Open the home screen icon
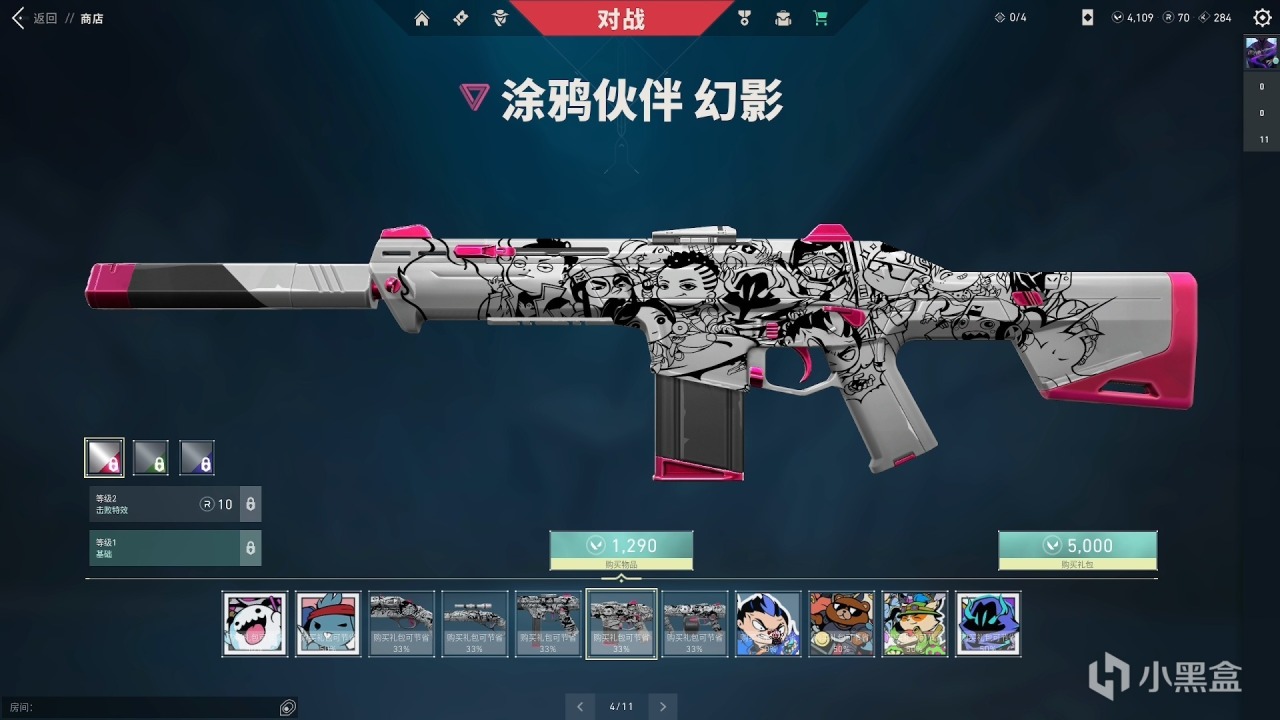Viewport: 1280px width, 720px height. [422, 17]
